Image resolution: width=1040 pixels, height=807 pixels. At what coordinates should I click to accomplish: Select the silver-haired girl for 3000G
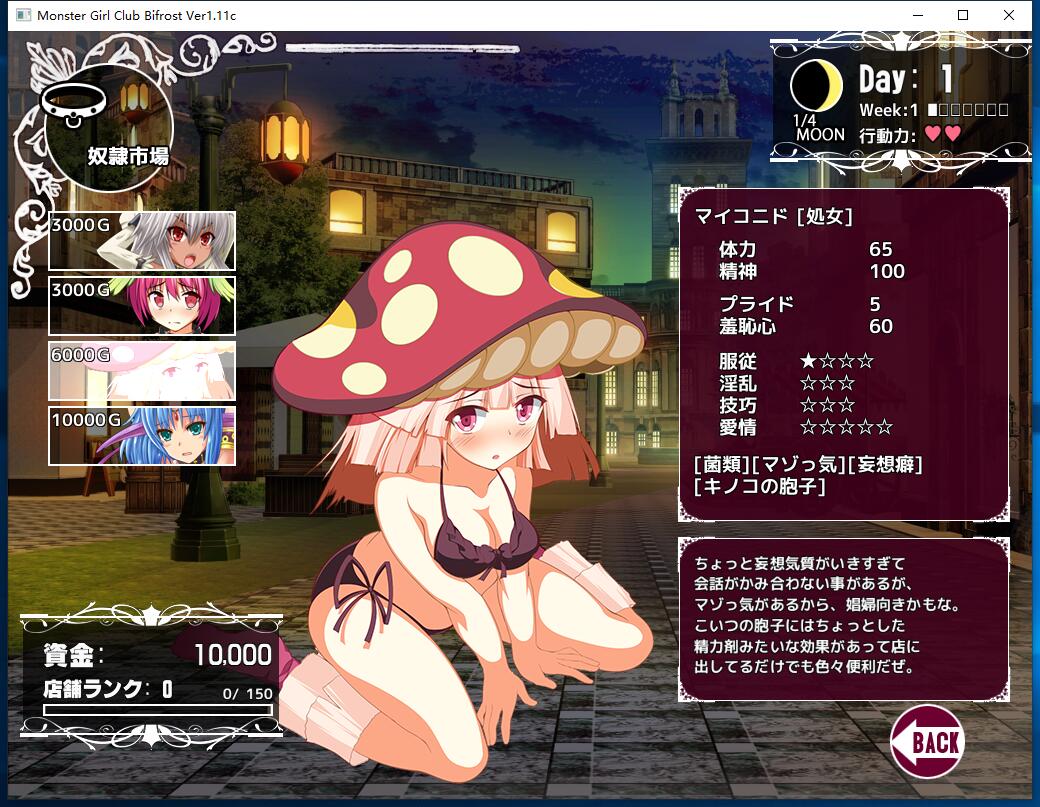[x=142, y=241]
